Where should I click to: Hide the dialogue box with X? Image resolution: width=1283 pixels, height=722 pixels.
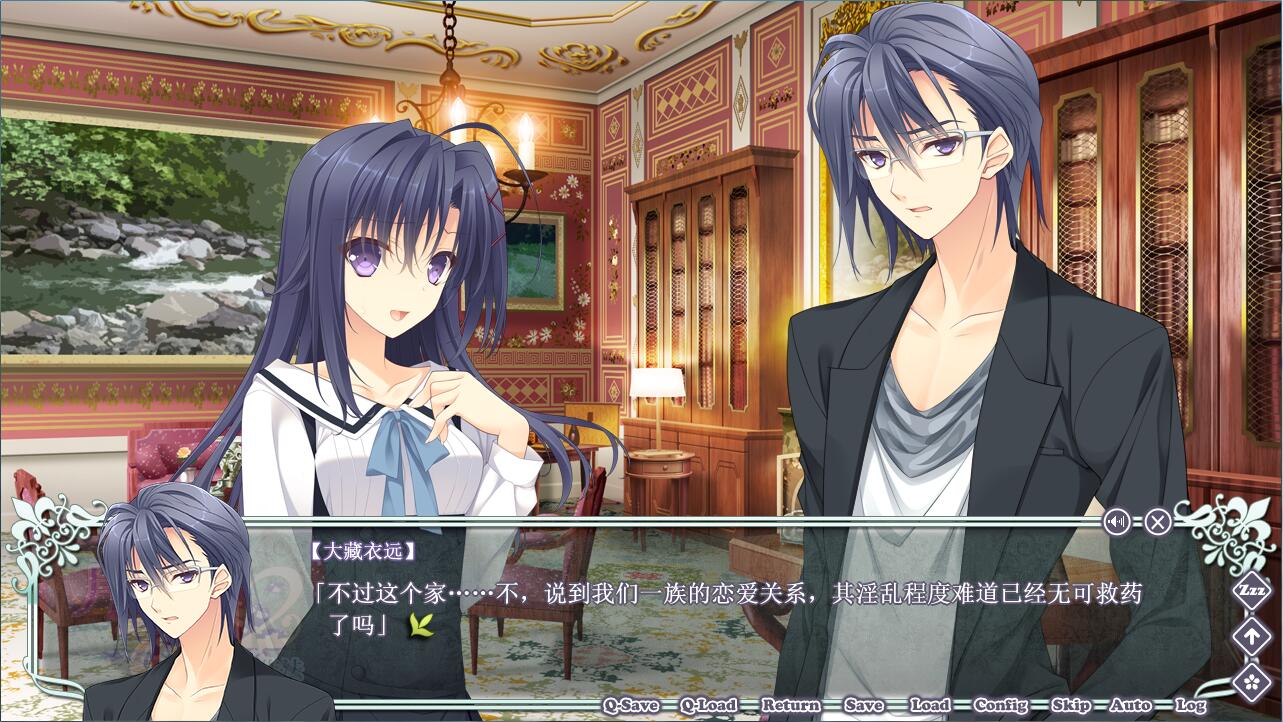click(1157, 521)
